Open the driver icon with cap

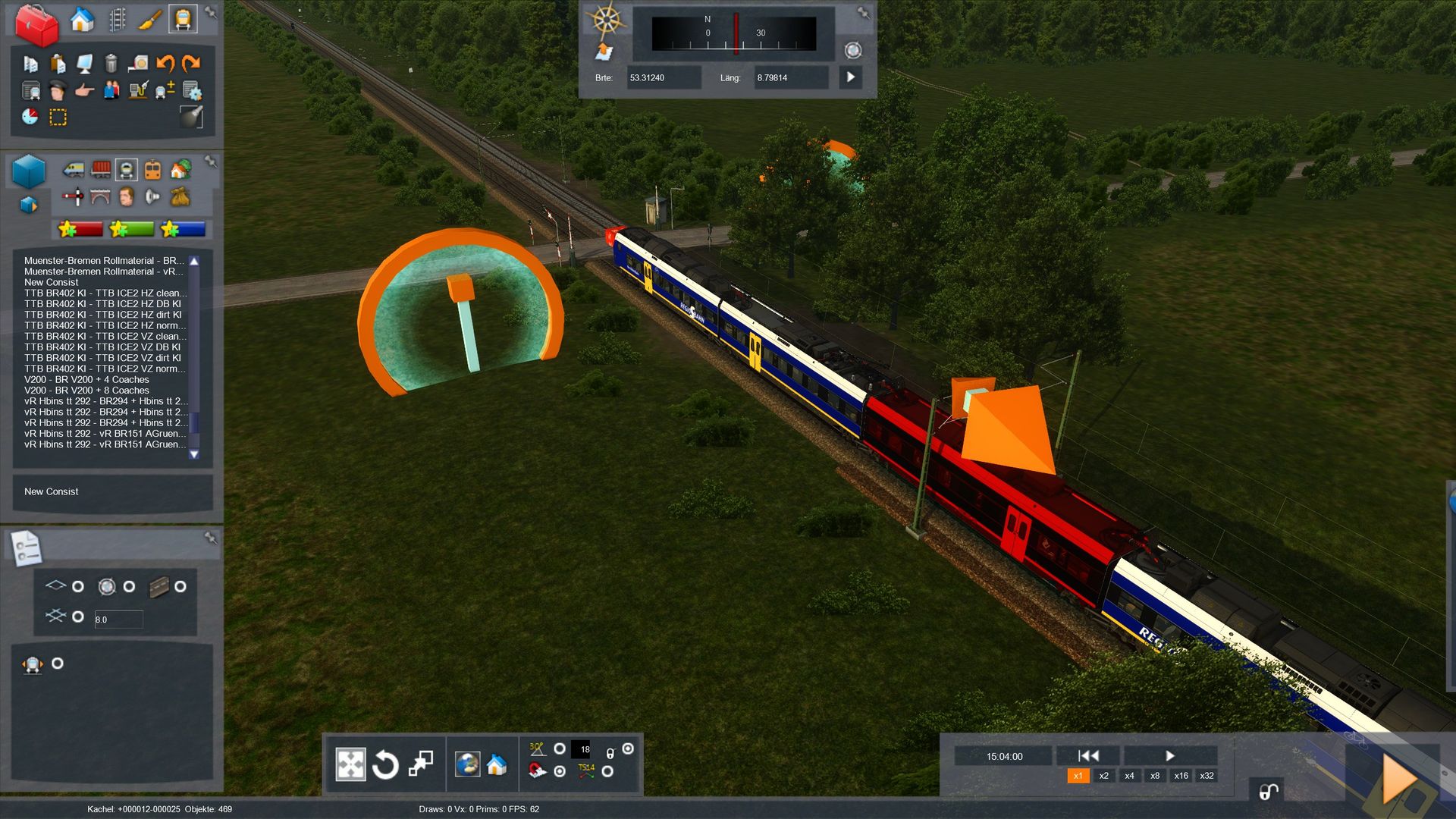pos(58,91)
